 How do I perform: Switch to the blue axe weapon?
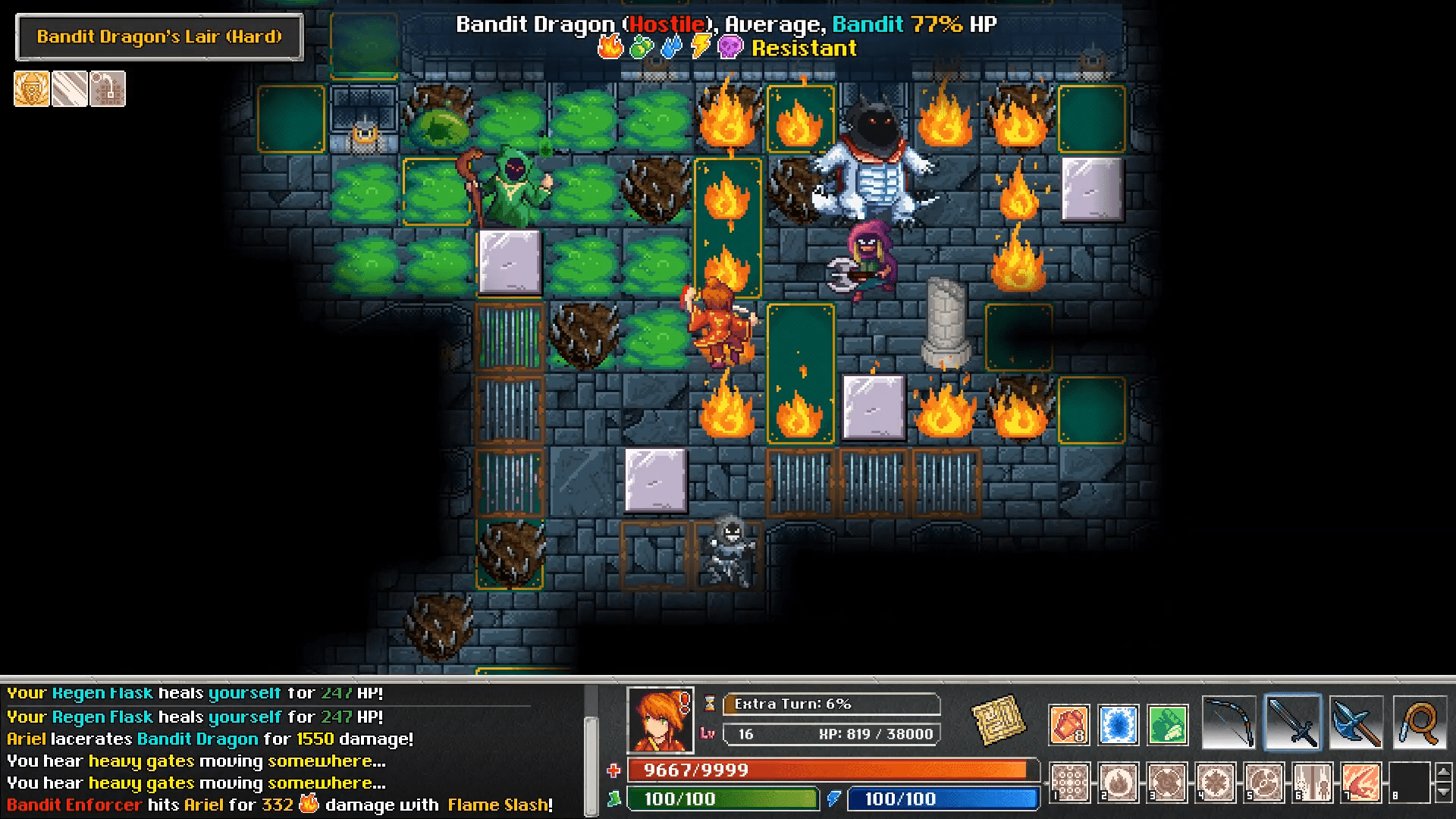point(1356,723)
